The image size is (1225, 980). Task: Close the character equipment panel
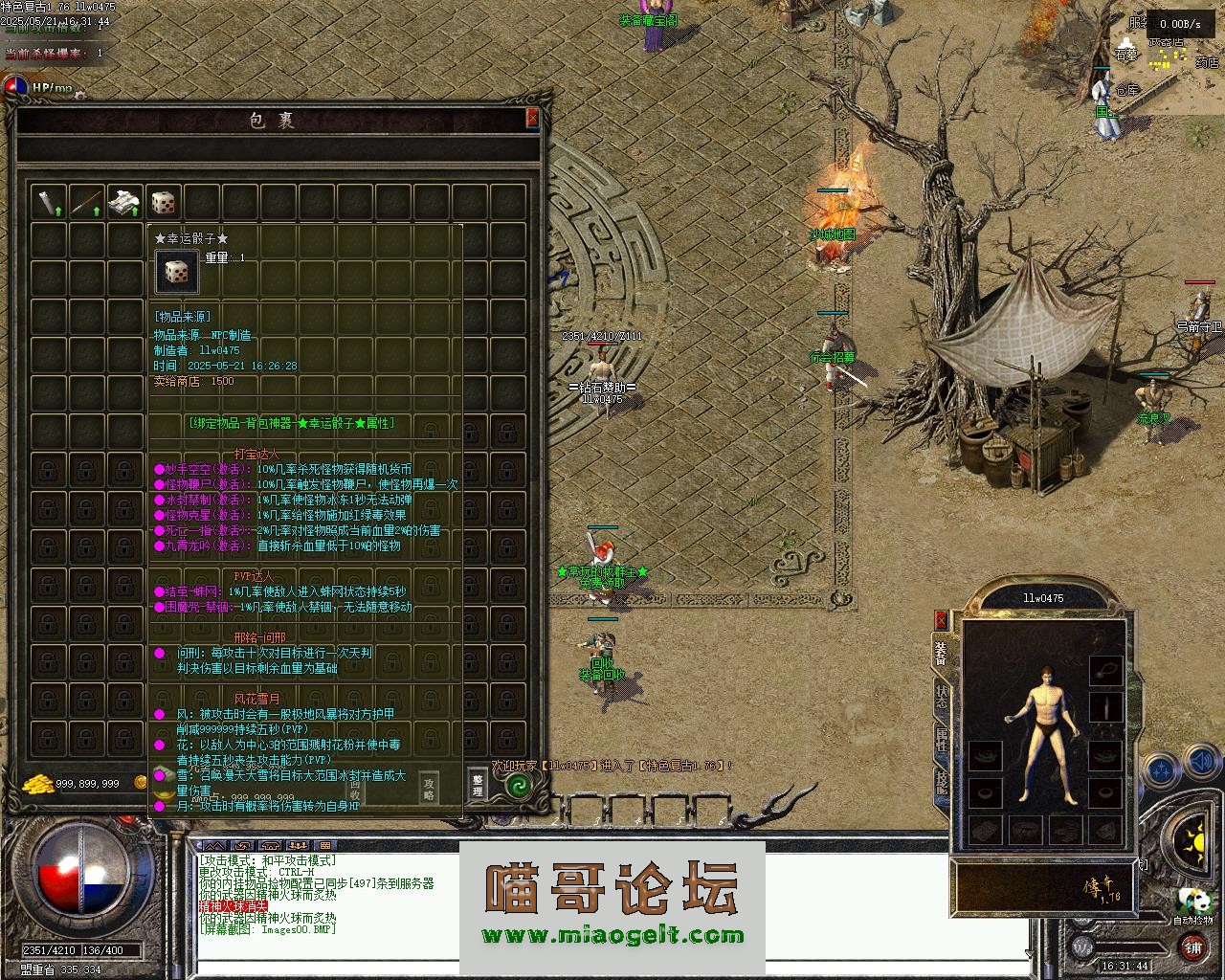click(x=941, y=621)
